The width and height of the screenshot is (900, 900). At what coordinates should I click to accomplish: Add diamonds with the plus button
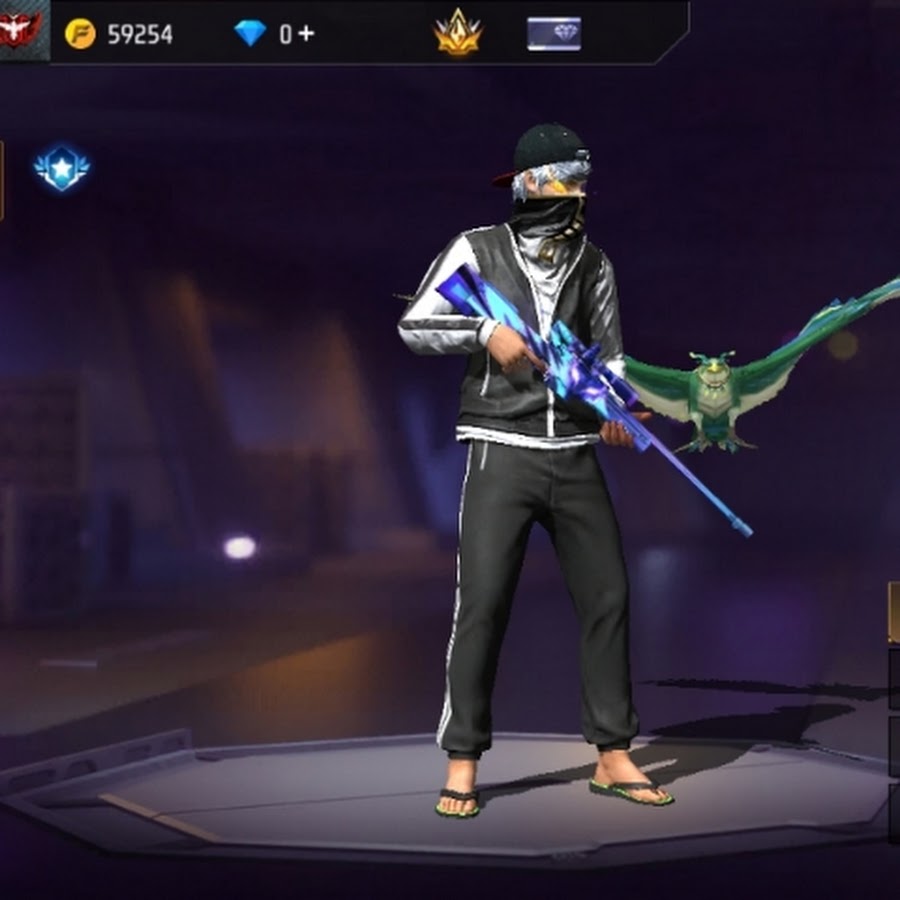coord(305,33)
